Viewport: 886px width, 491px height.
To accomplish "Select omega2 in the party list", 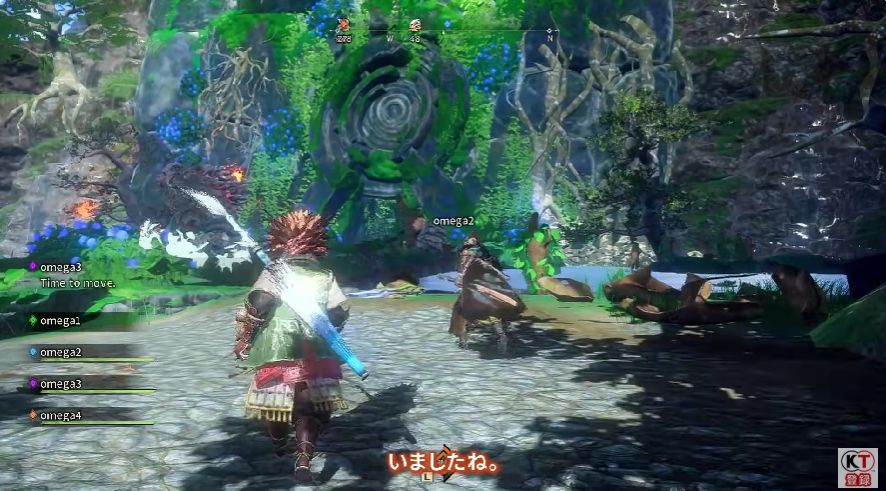I will point(60,352).
